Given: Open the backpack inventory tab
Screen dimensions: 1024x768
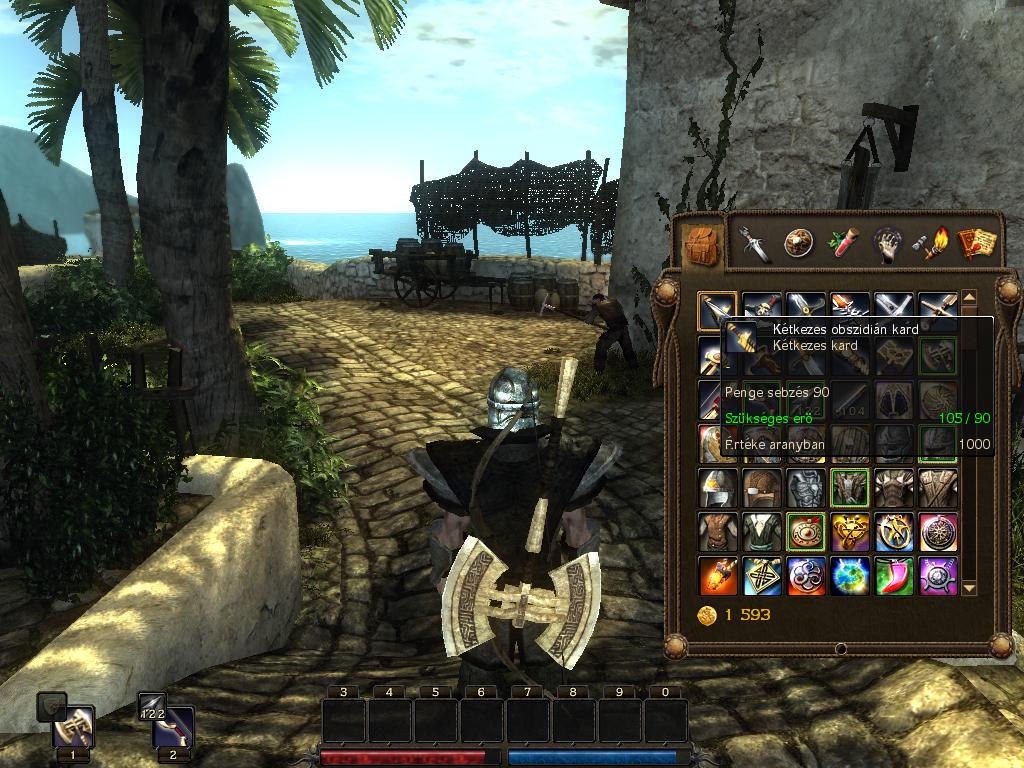Looking at the screenshot, I should click(x=702, y=243).
